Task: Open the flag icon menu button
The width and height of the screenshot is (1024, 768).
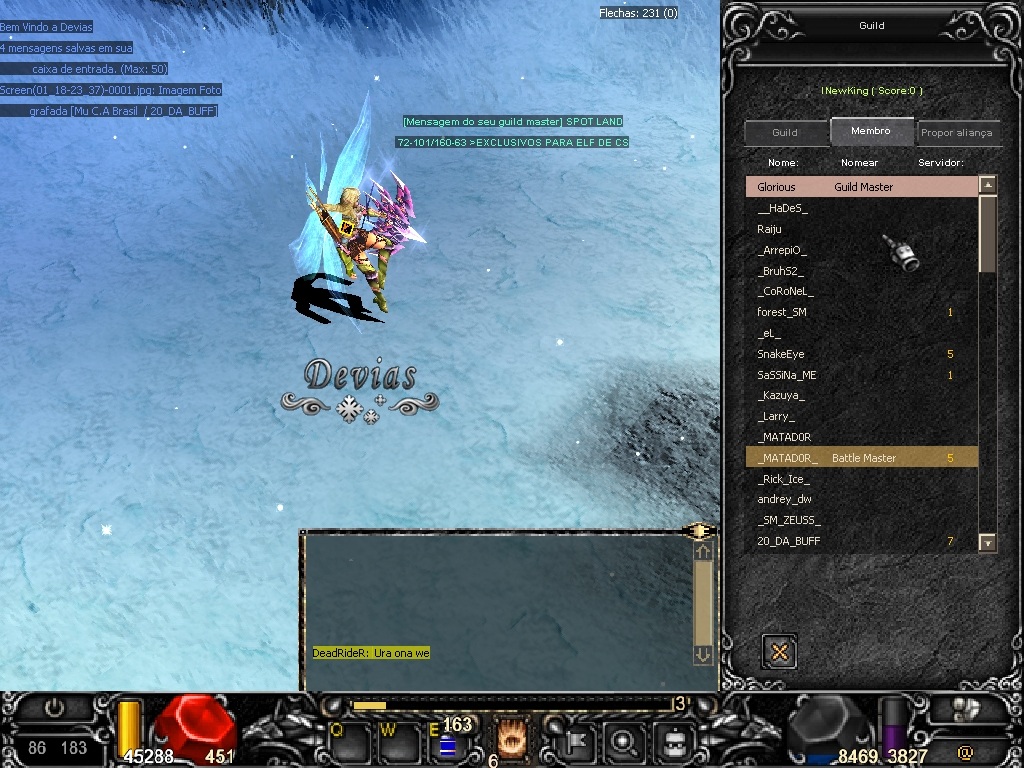Action: pyautogui.click(x=579, y=742)
